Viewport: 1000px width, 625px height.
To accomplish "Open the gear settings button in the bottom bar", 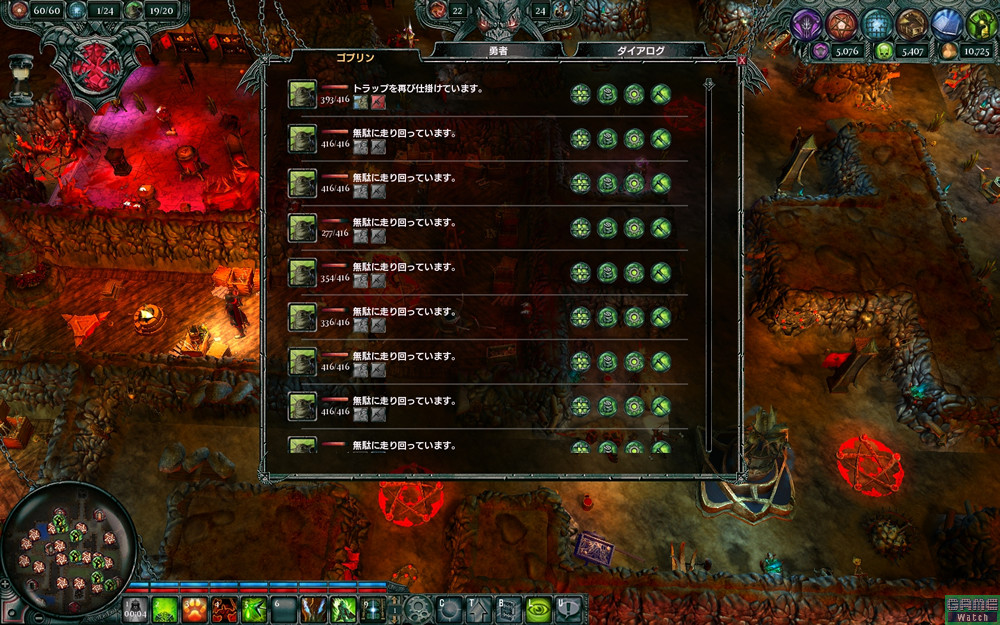I will (420, 609).
